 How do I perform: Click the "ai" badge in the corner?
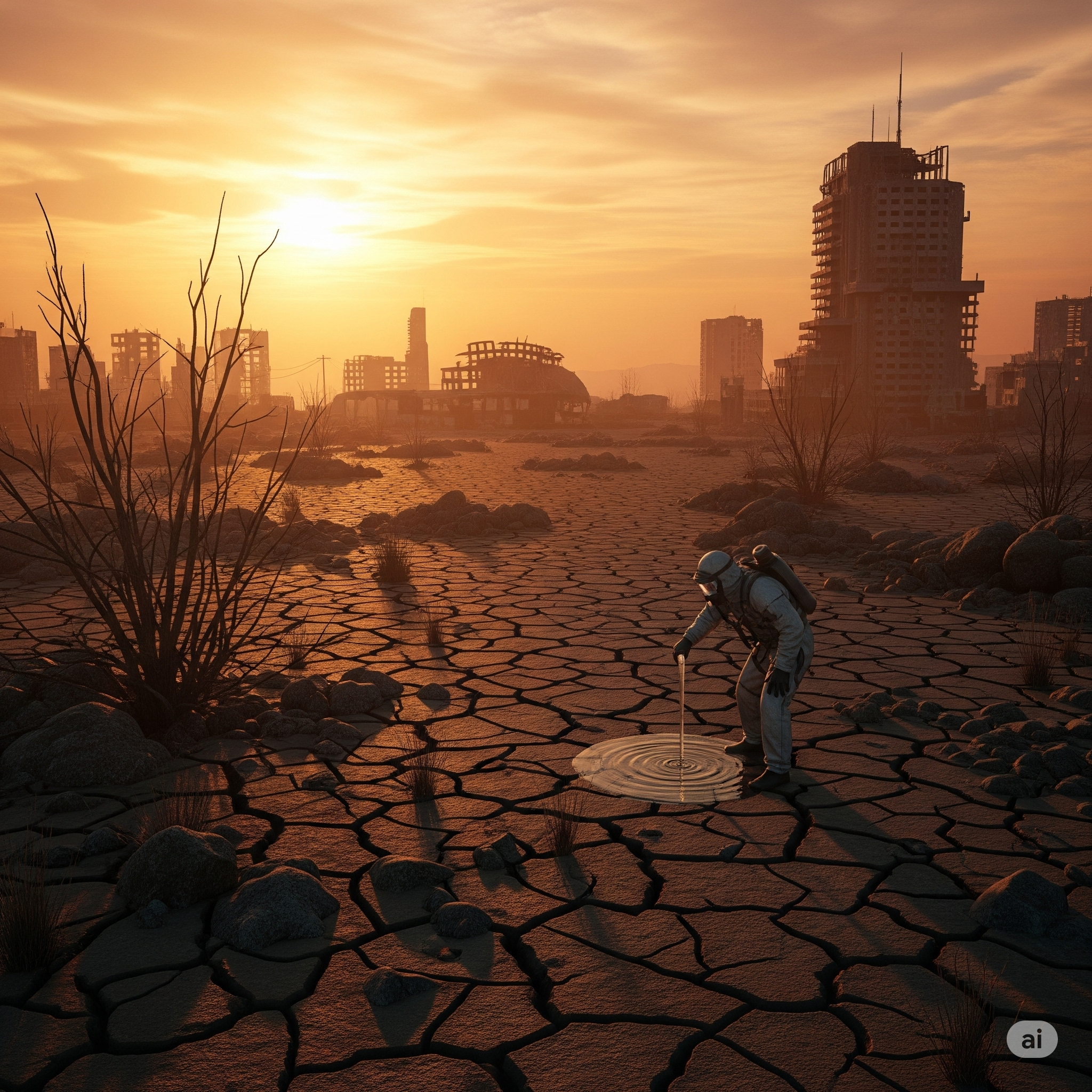1032,1039
